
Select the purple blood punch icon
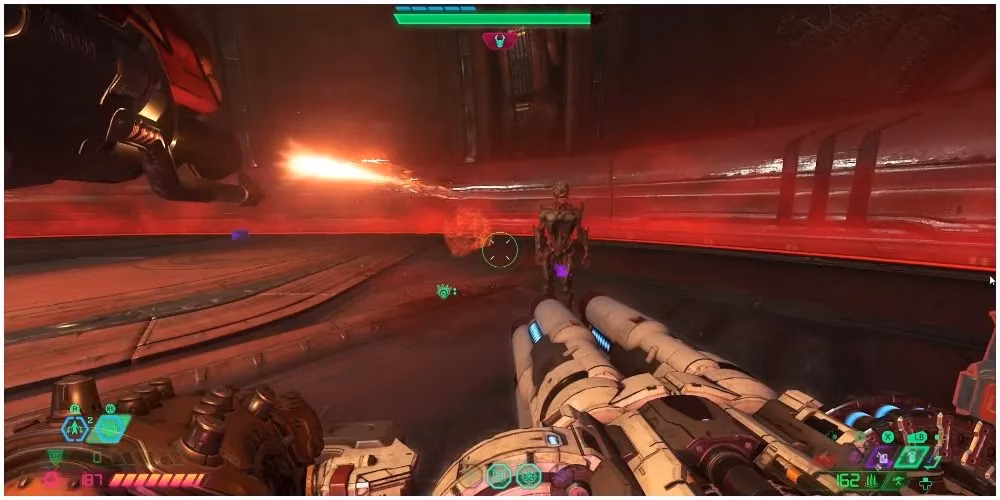click(882, 457)
